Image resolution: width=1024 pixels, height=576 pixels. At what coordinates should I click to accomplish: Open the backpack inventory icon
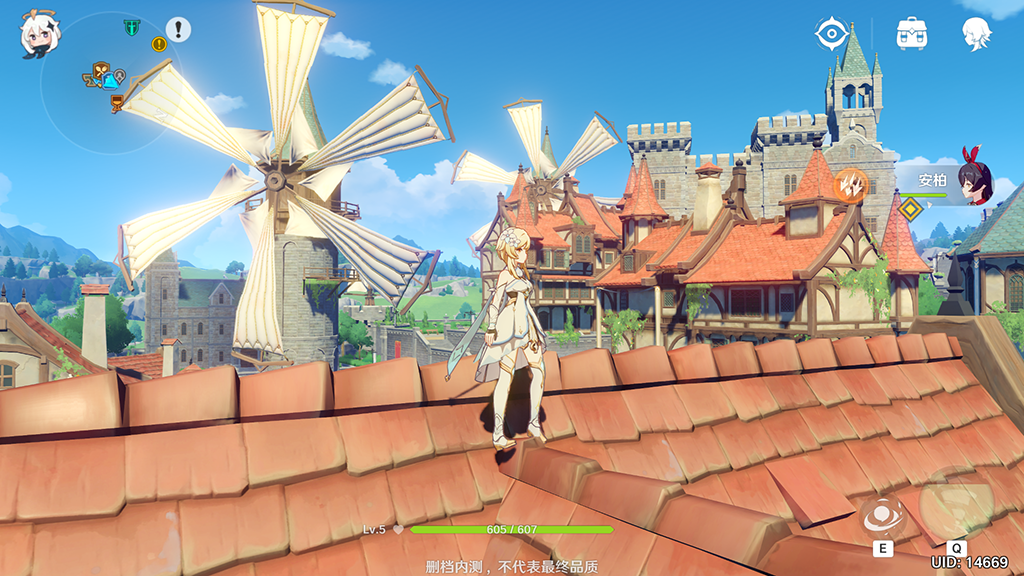point(911,34)
